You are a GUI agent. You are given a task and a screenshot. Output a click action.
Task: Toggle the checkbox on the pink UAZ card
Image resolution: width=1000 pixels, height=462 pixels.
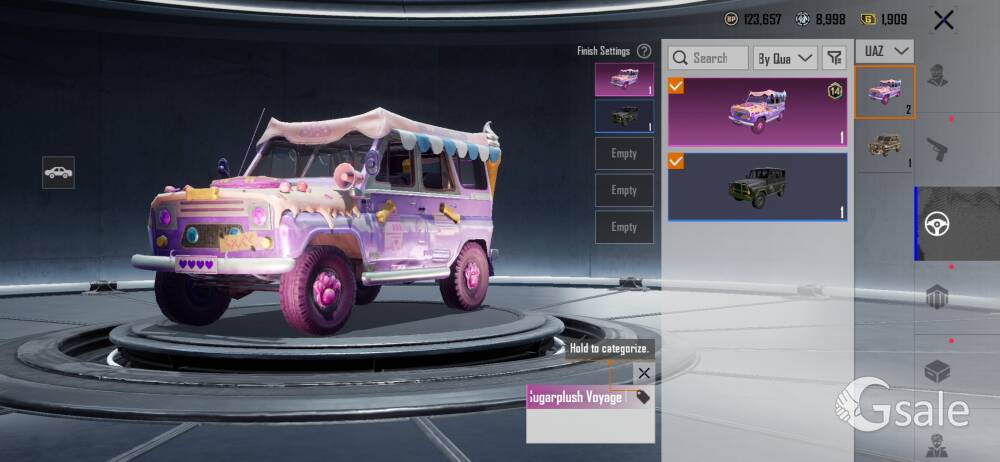[677, 87]
